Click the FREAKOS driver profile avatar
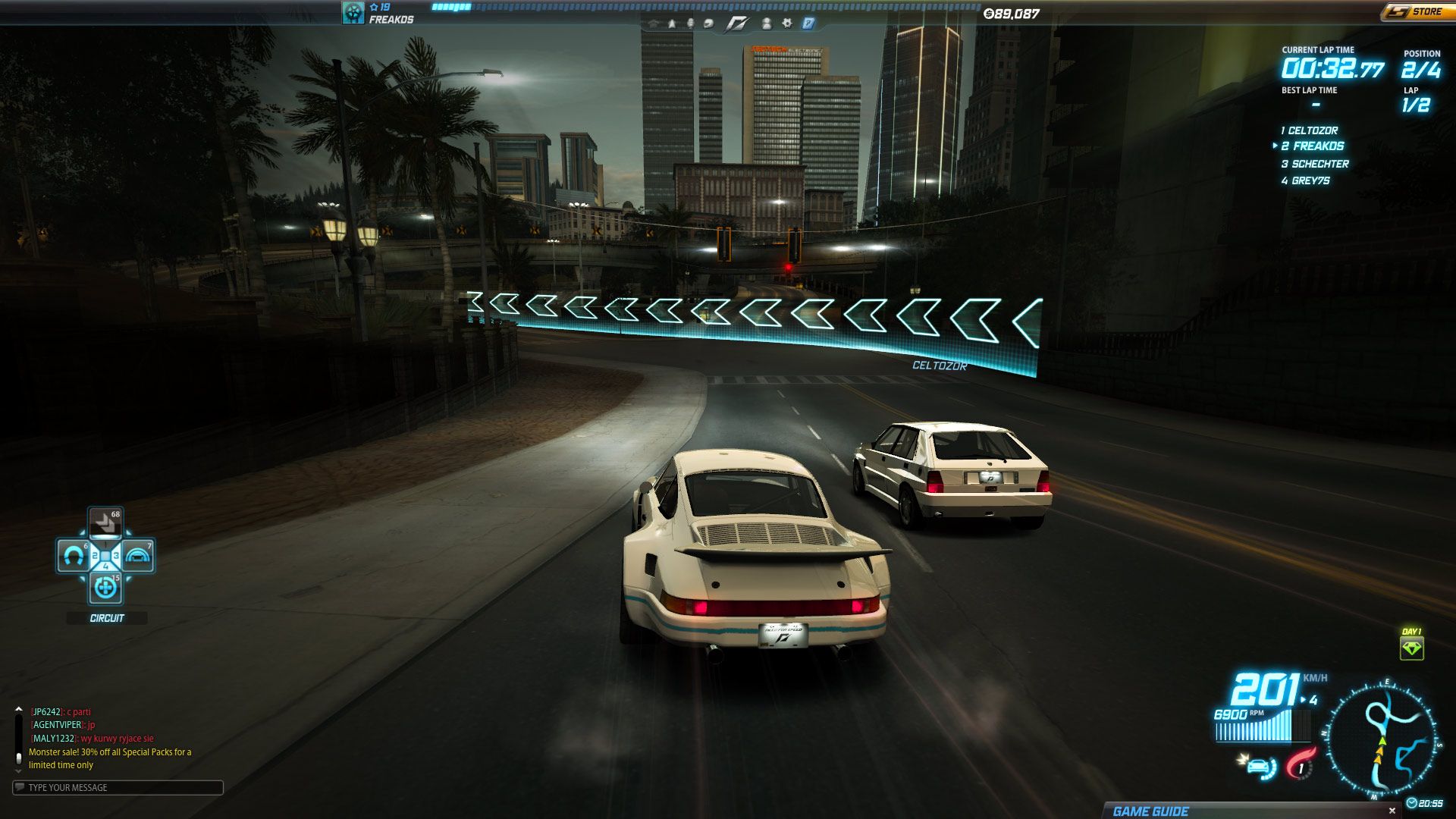Screen dimensions: 1456x819 click(353, 12)
